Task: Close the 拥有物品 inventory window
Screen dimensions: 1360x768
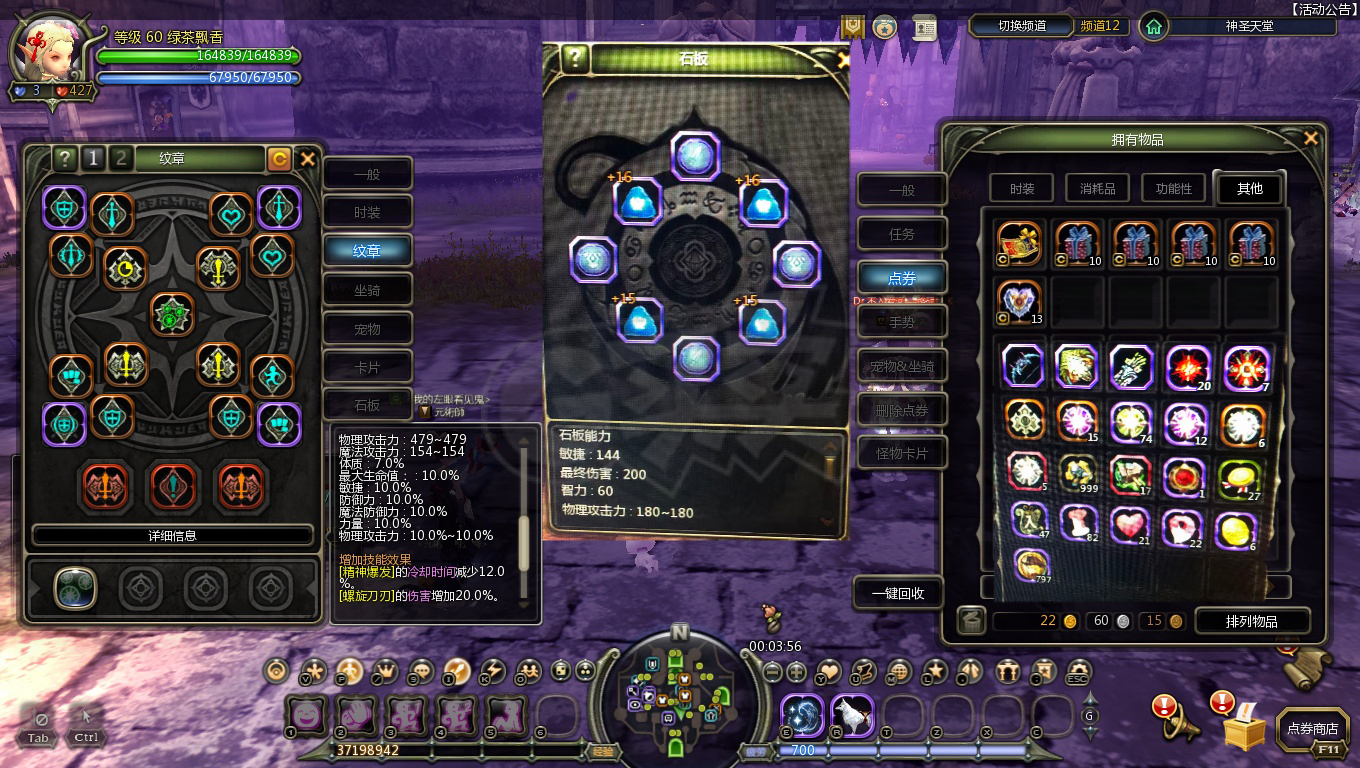Action: (1310, 139)
